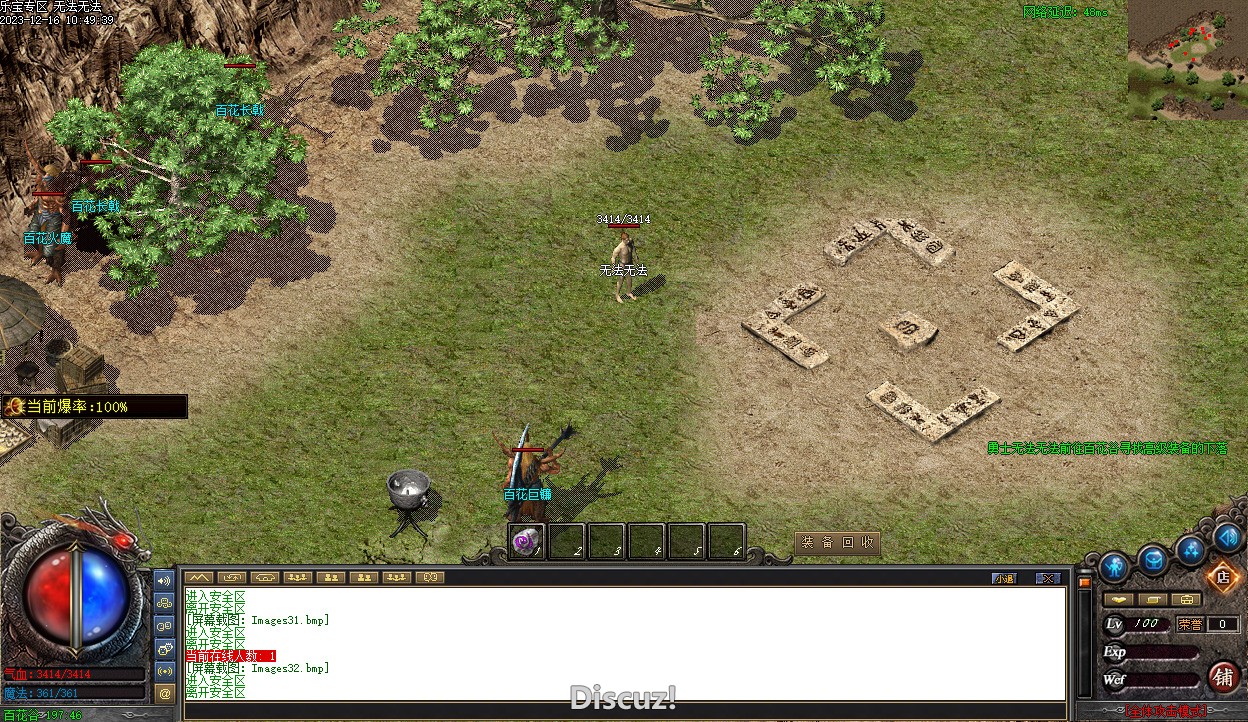Click the 装备回收 equipment recycle button
The image size is (1248, 722).
coord(837,543)
